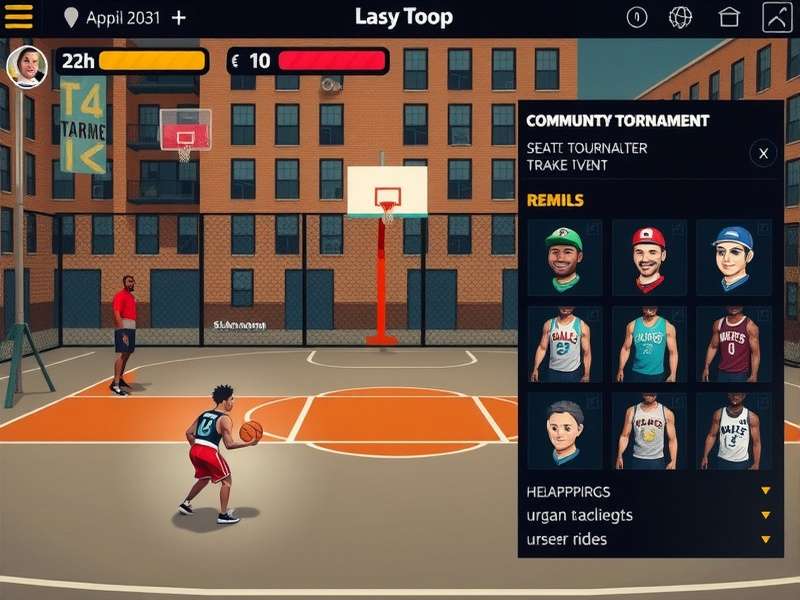800x600 pixels.
Task: Expand the urgan tacliegts dropdown row
Action: [x=765, y=515]
